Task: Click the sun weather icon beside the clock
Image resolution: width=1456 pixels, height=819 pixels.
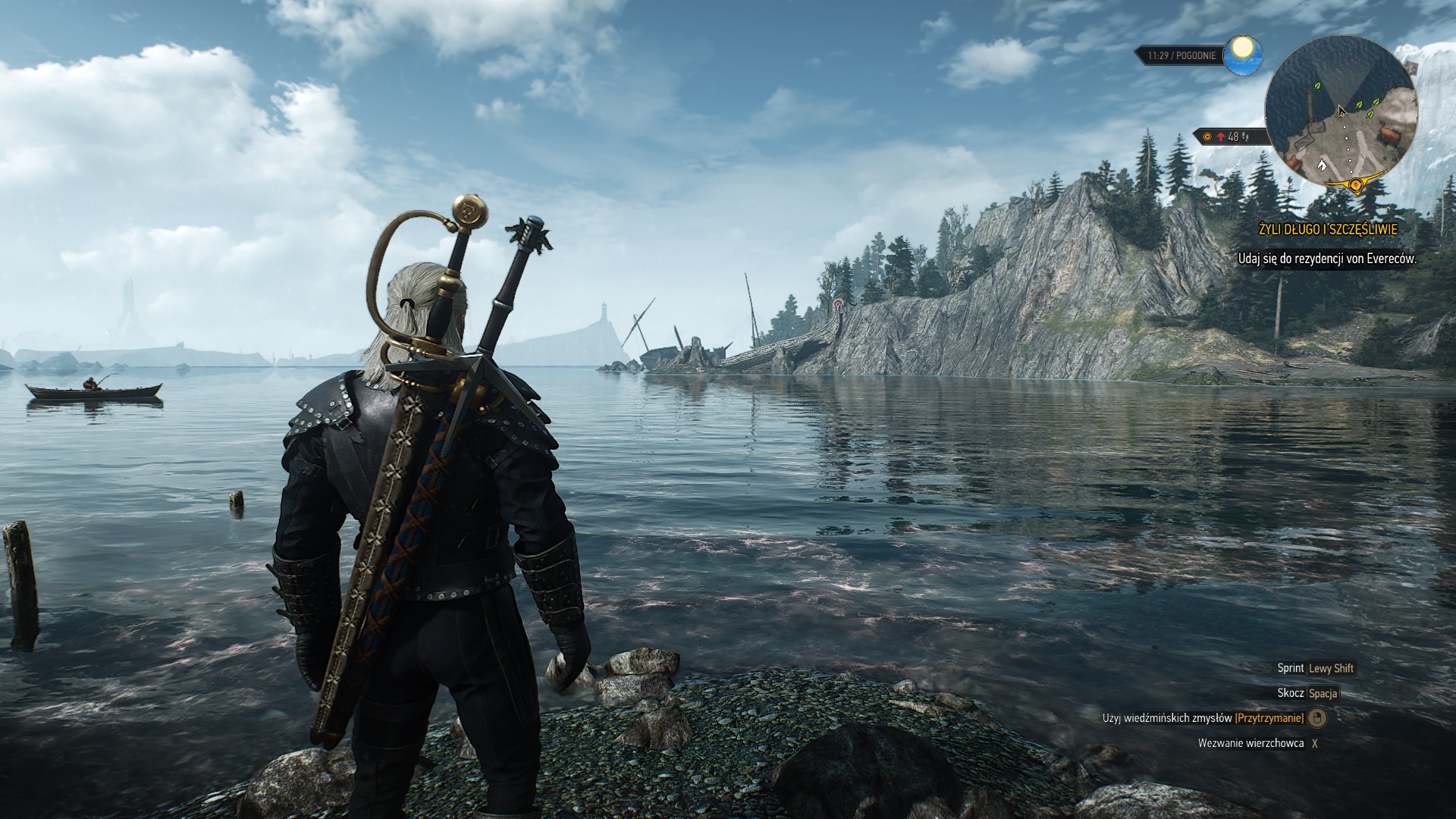Action: click(x=1244, y=55)
